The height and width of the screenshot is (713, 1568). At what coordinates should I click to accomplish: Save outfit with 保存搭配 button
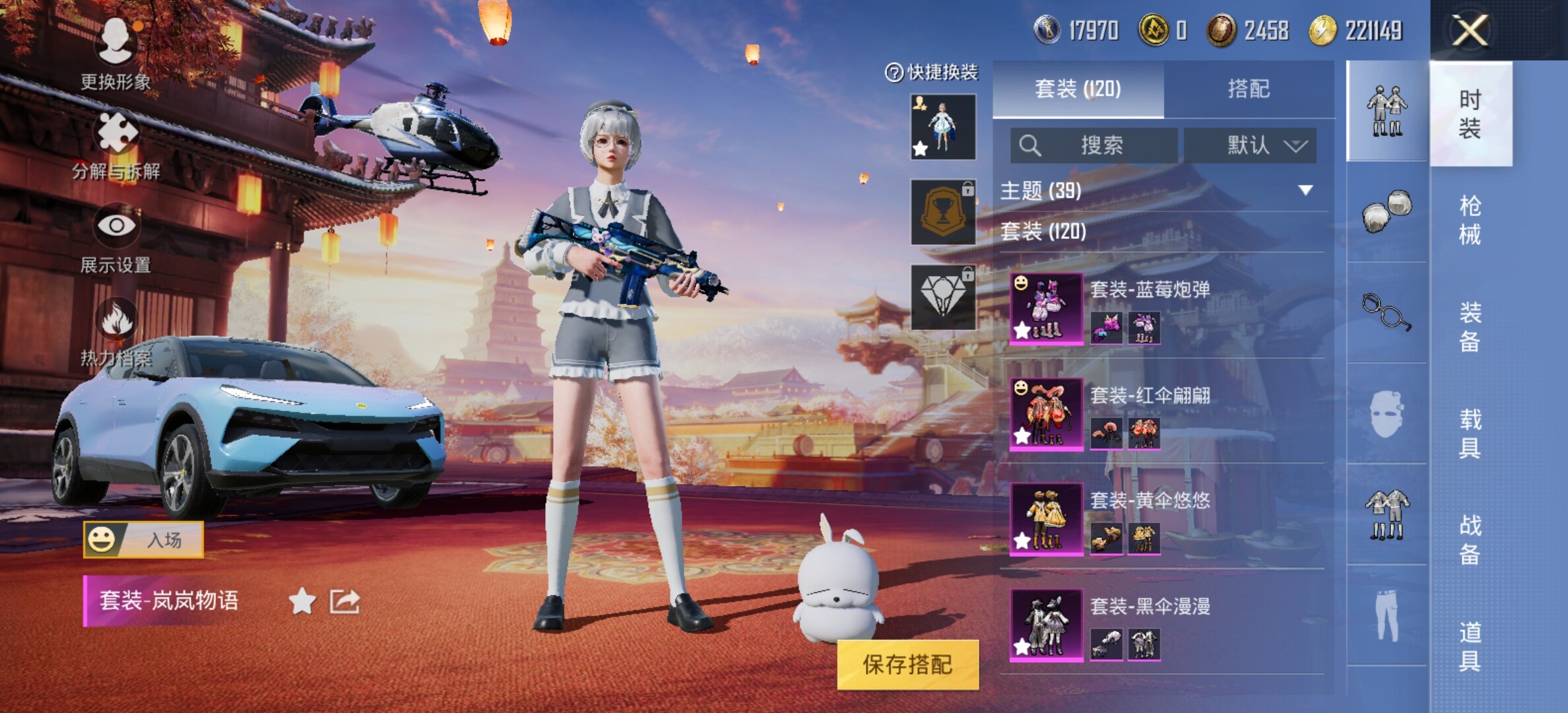[907, 664]
